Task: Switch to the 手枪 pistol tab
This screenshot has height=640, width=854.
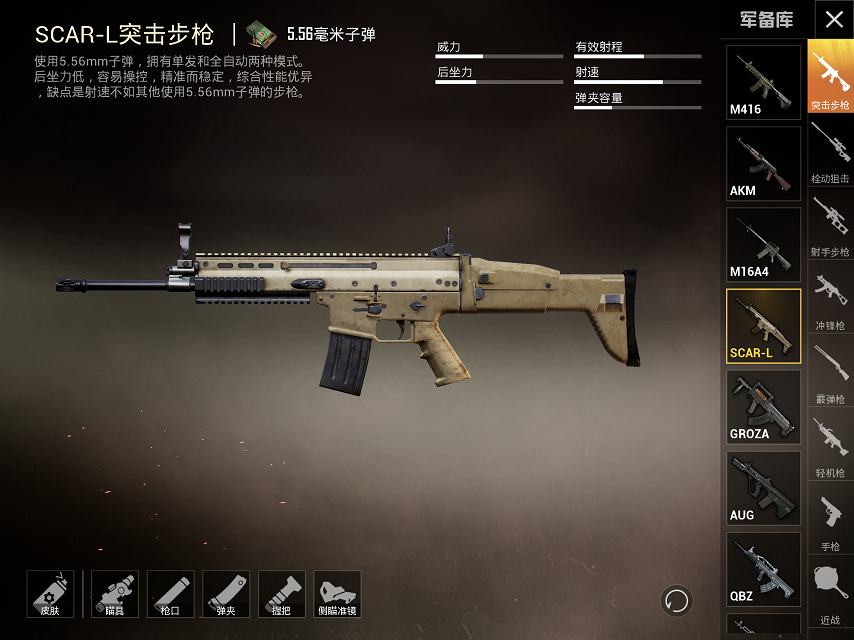Action: (830, 520)
